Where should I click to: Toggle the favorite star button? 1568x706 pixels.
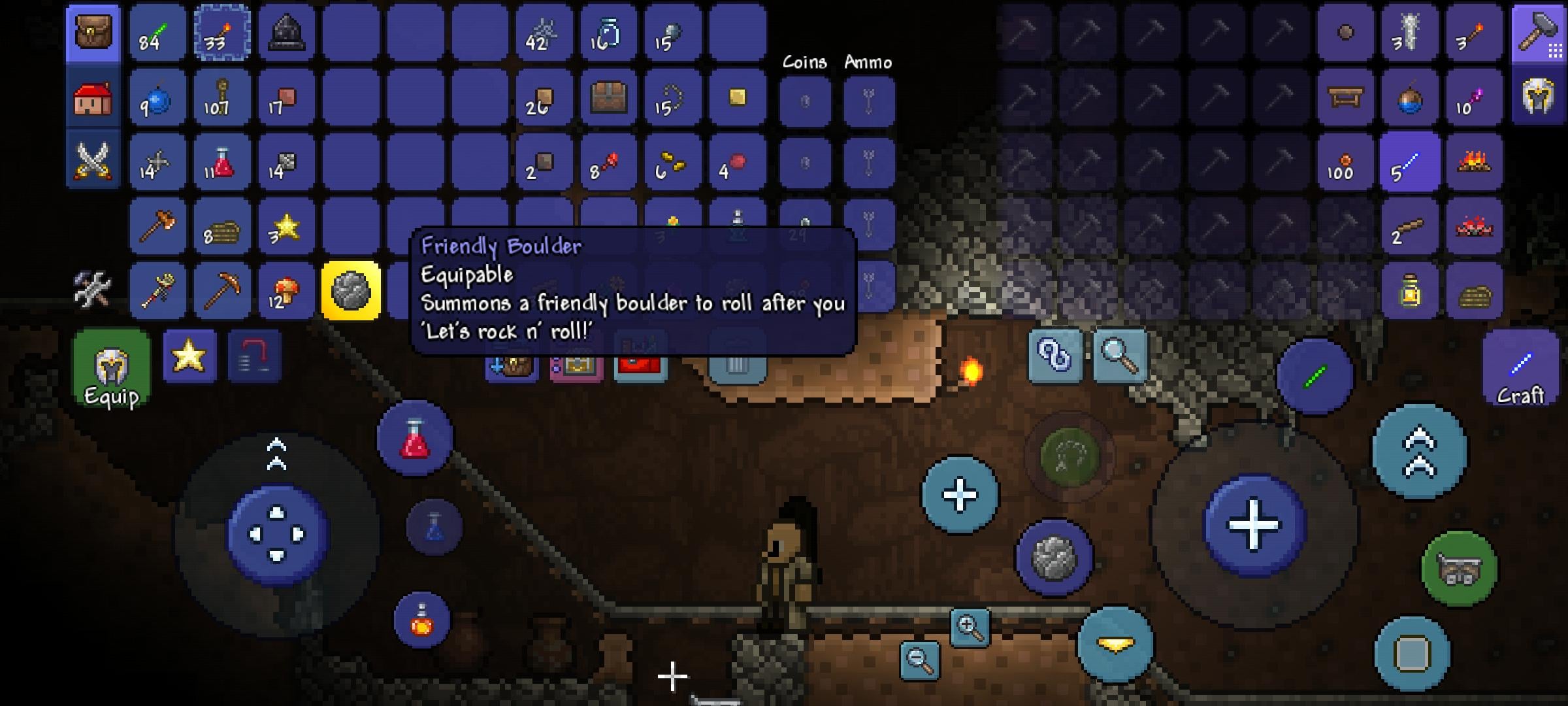[189, 356]
